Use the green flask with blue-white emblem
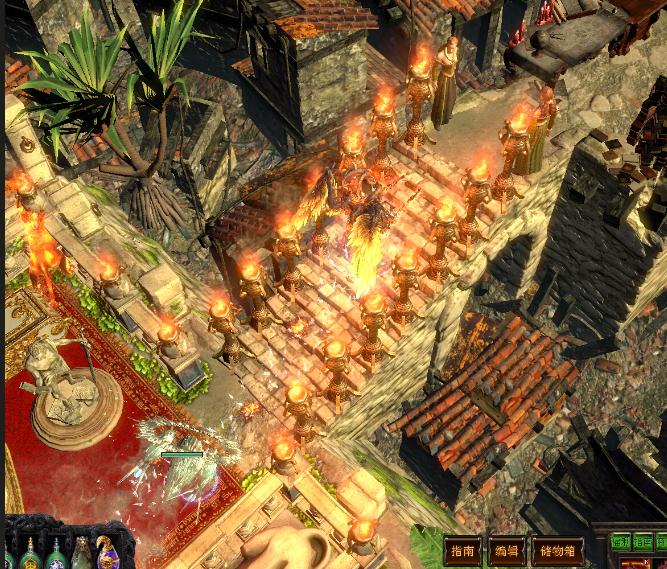This screenshot has height=569, width=667. pyautogui.click(x=57, y=555)
